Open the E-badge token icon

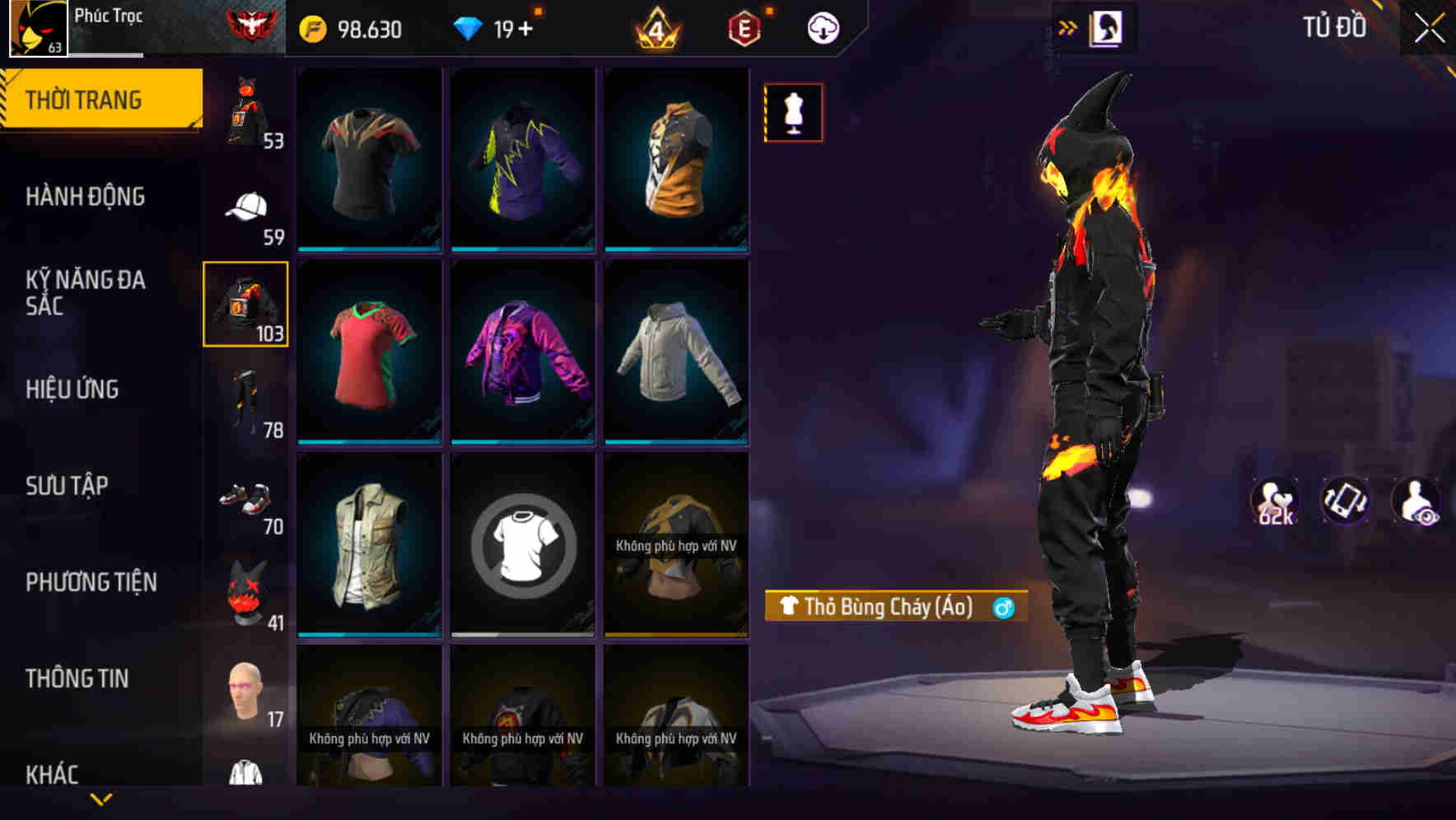tap(745, 27)
